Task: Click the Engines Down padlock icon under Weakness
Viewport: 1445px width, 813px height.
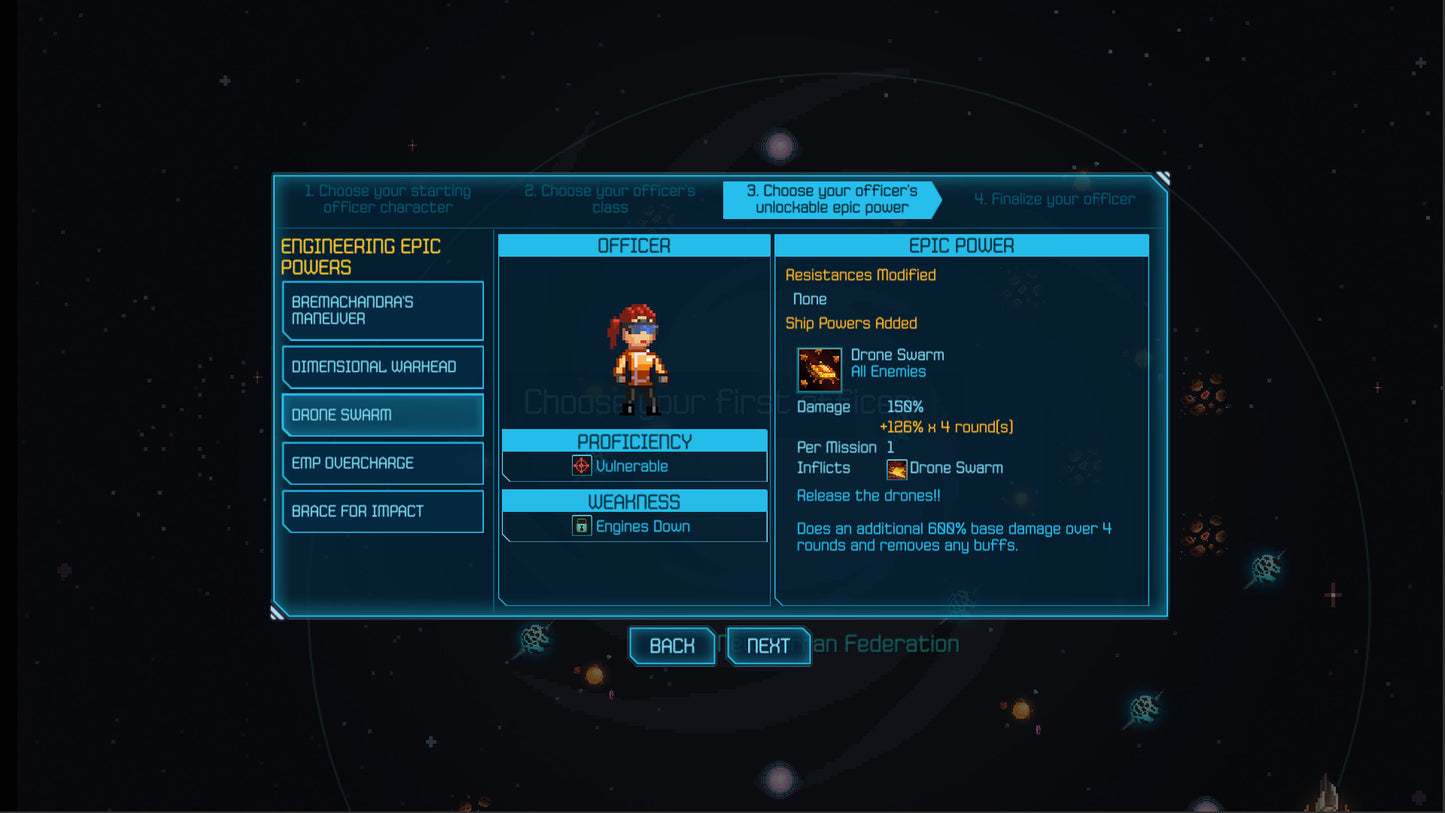Action: click(x=581, y=525)
